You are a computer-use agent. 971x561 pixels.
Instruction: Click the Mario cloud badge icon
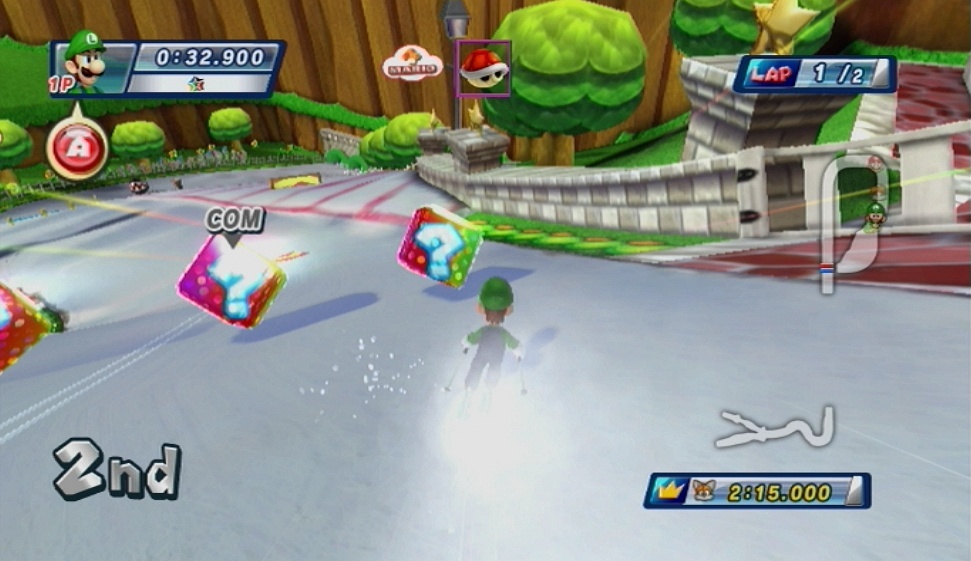pos(412,64)
